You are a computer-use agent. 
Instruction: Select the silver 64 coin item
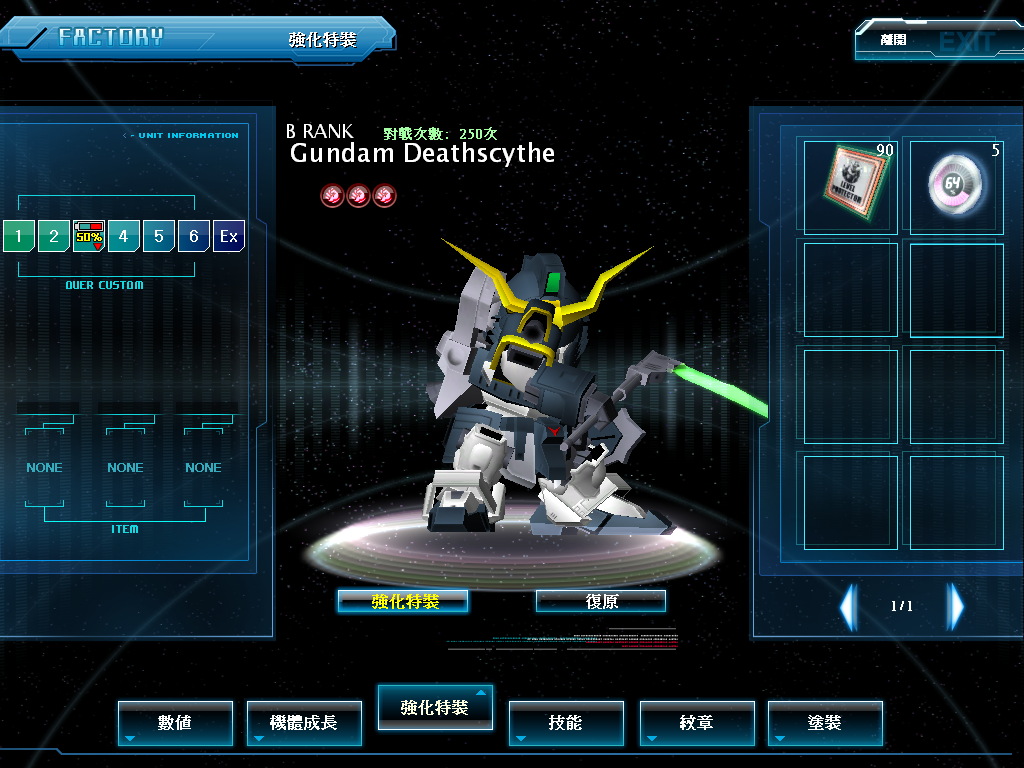[x=956, y=185]
